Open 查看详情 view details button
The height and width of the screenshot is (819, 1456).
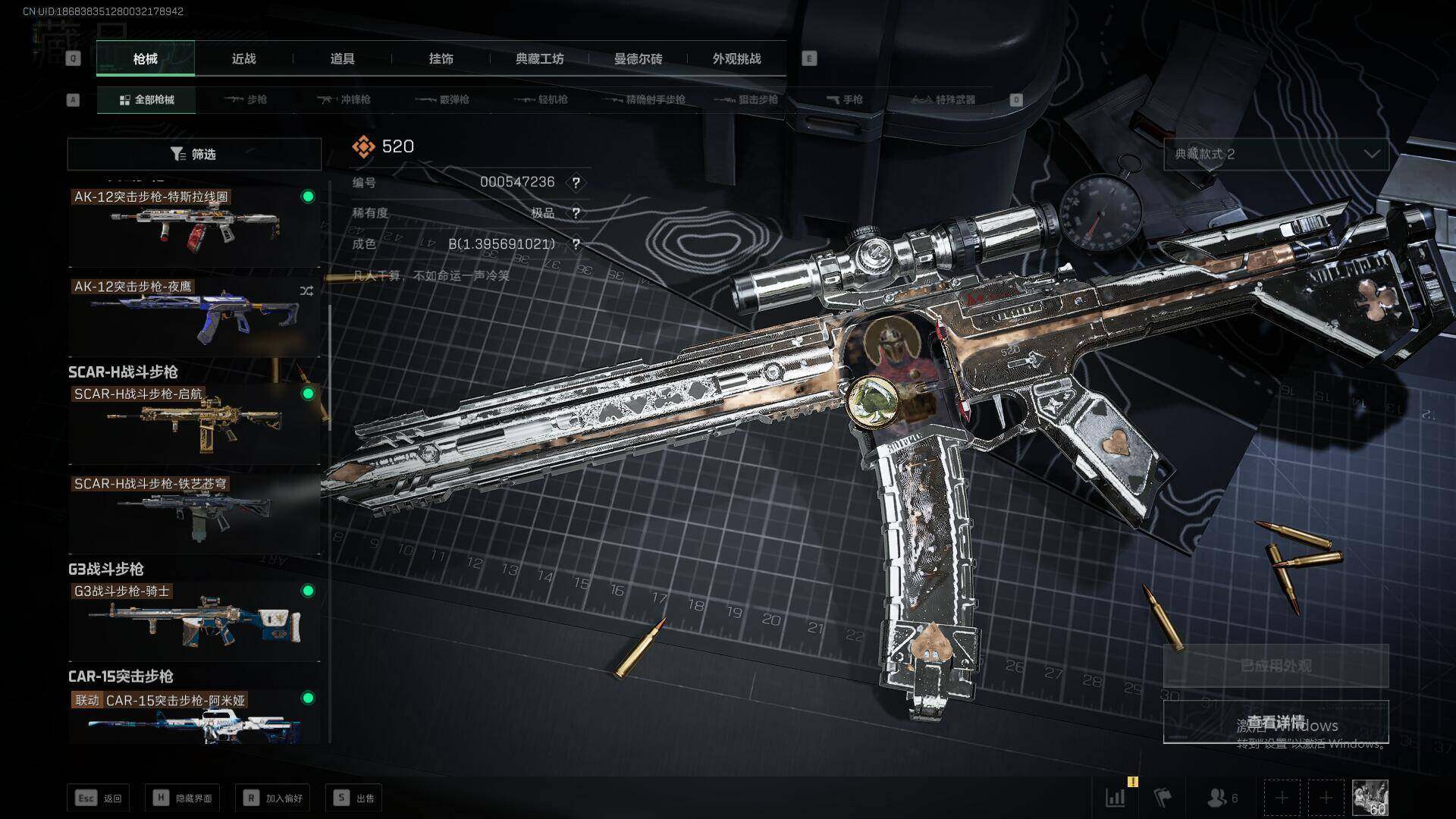[x=1276, y=722]
